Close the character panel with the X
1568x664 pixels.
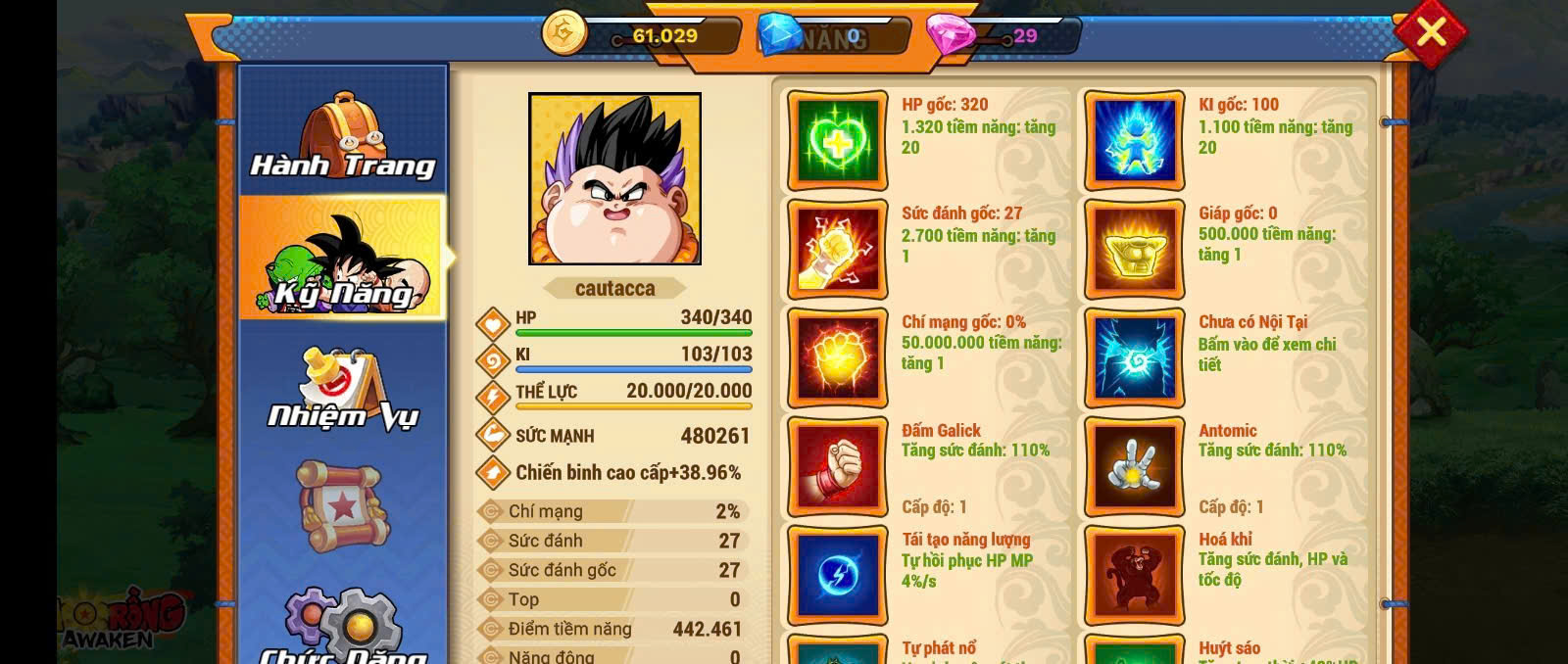pyautogui.click(x=1431, y=32)
